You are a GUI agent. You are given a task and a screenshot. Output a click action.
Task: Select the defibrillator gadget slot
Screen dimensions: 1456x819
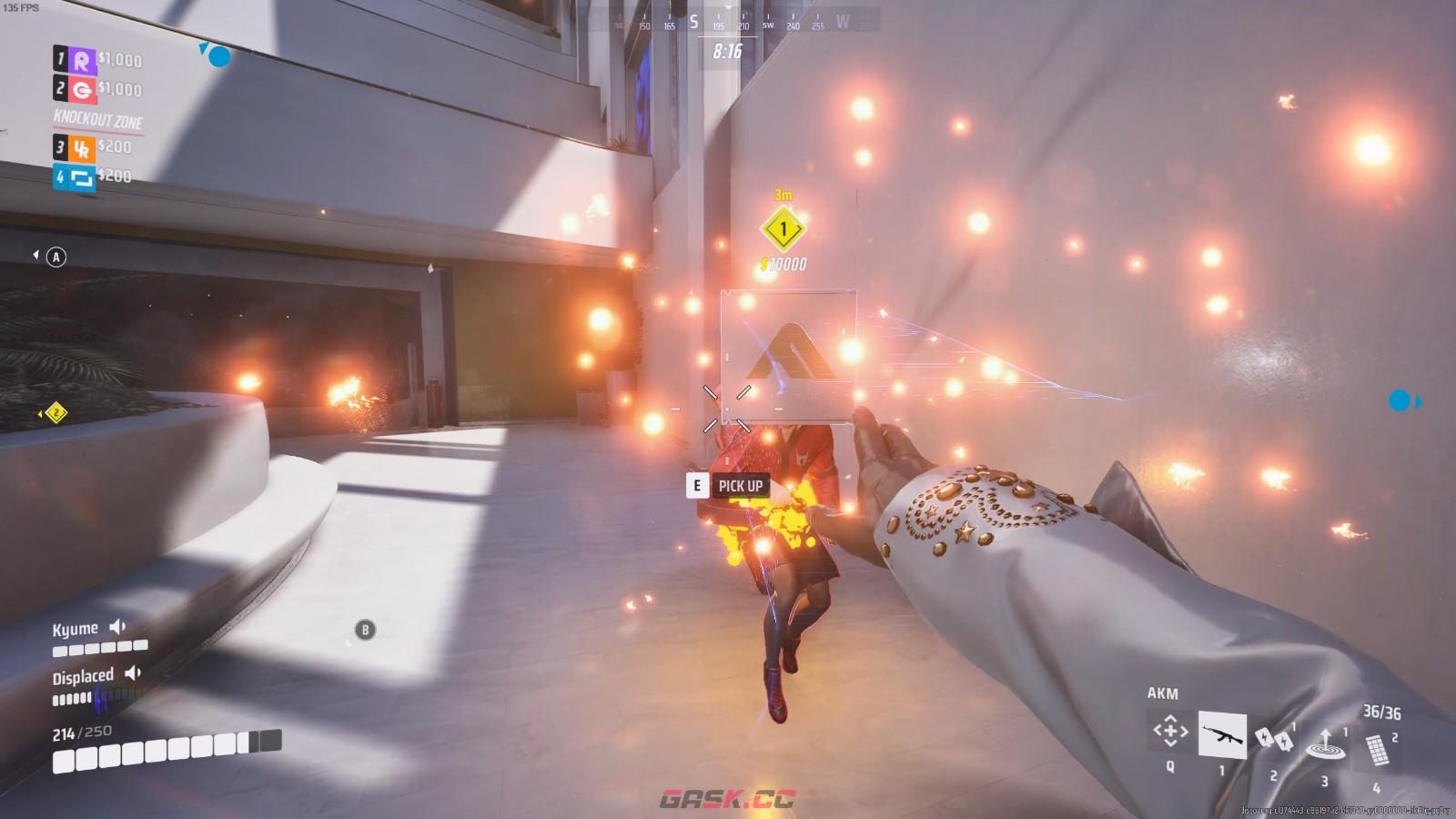coord(1273,740)
